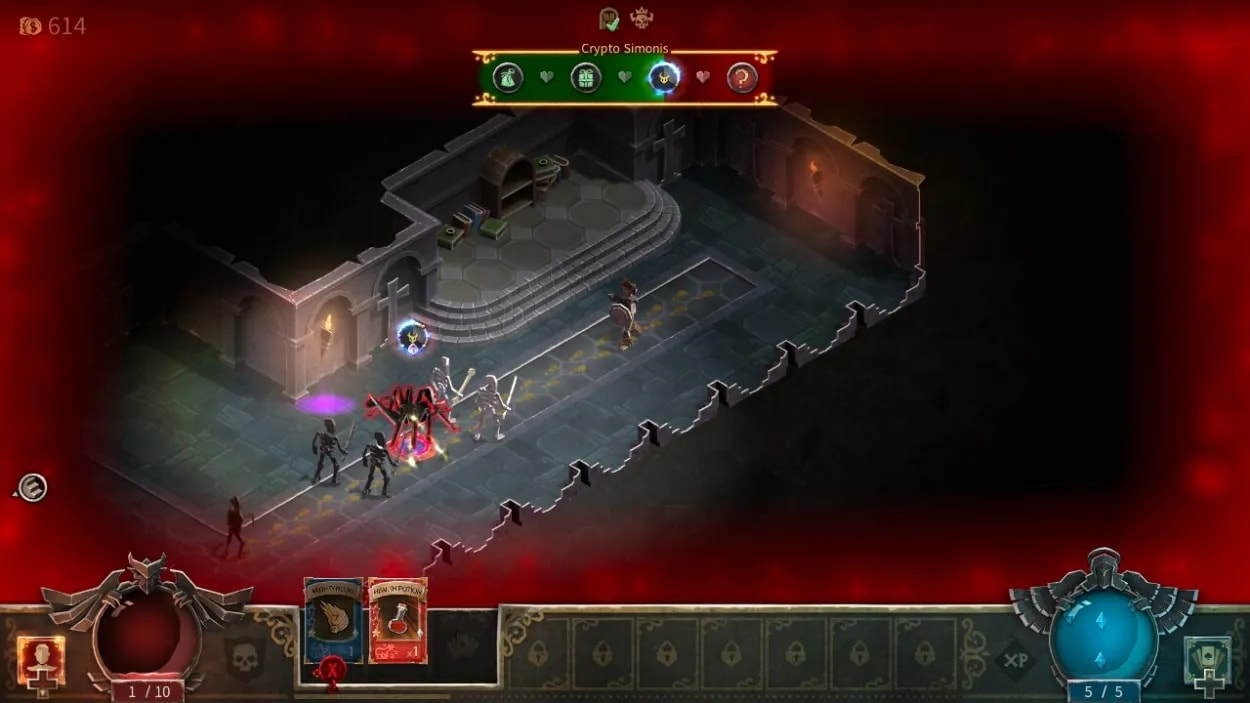Image resolution: width=1250 pixels, height=703 pixels.
Task: Select the gift box room node
Action: tap(586, 77)
